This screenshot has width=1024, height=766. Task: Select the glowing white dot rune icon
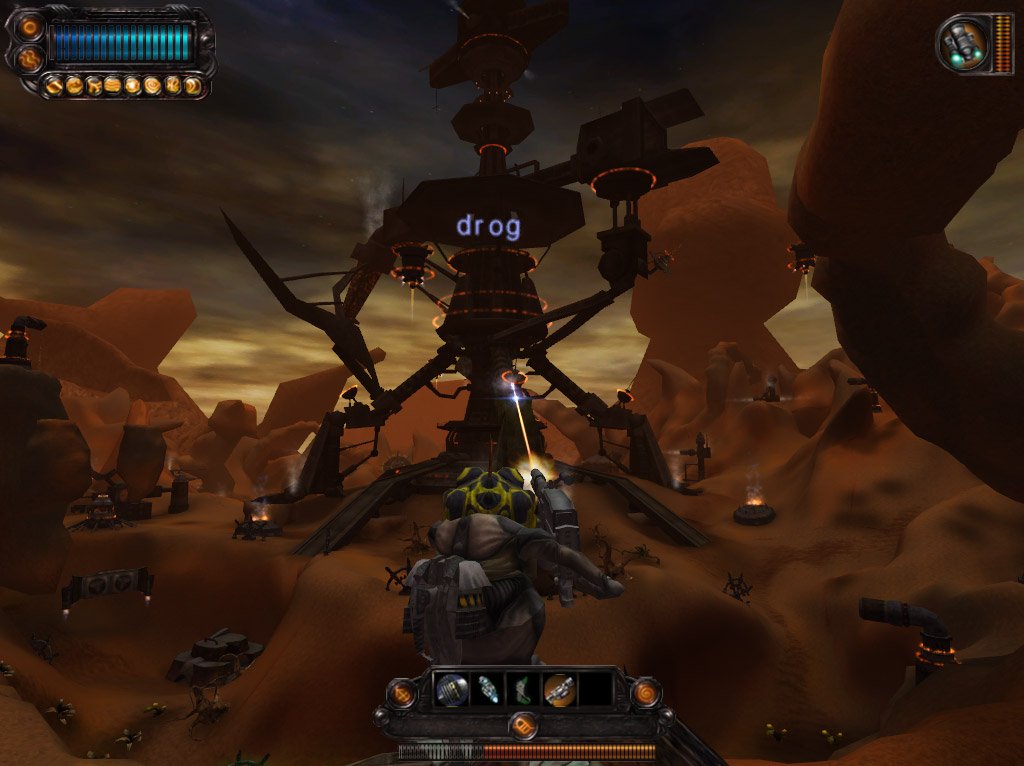click(131, 85)
